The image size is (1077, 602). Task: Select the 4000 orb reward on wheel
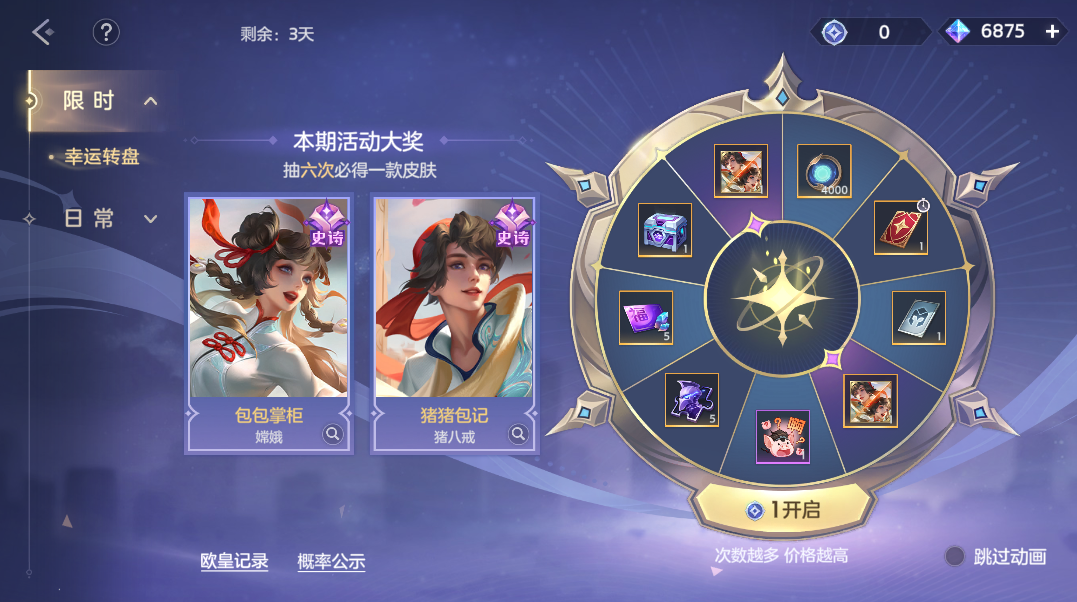click(824, 172)
